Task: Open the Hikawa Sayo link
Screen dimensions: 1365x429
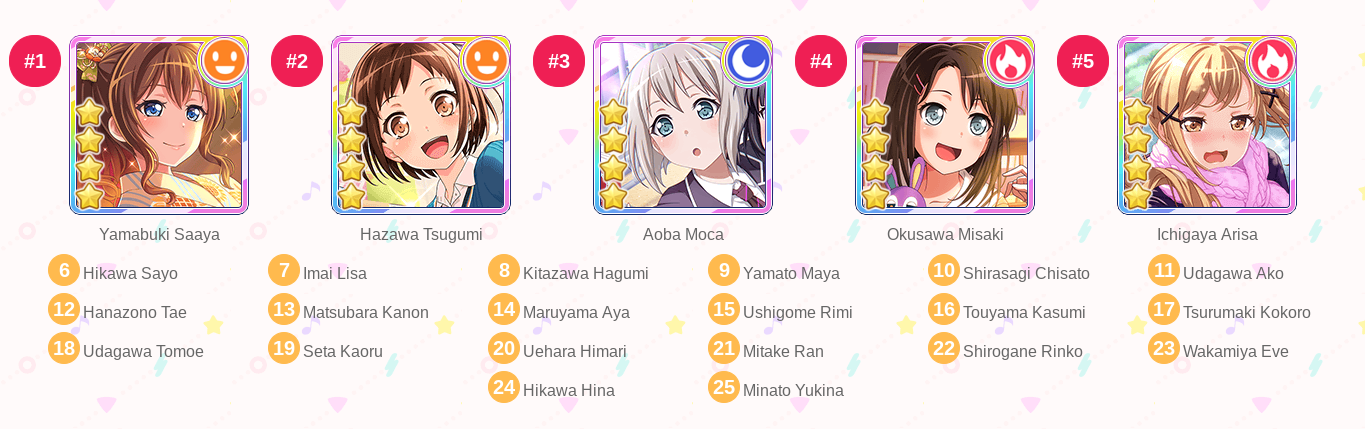Action: [130, 273]
